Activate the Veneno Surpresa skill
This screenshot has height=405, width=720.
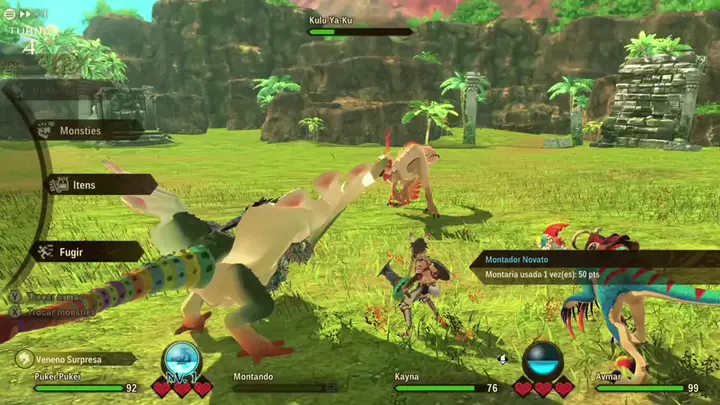75,358
